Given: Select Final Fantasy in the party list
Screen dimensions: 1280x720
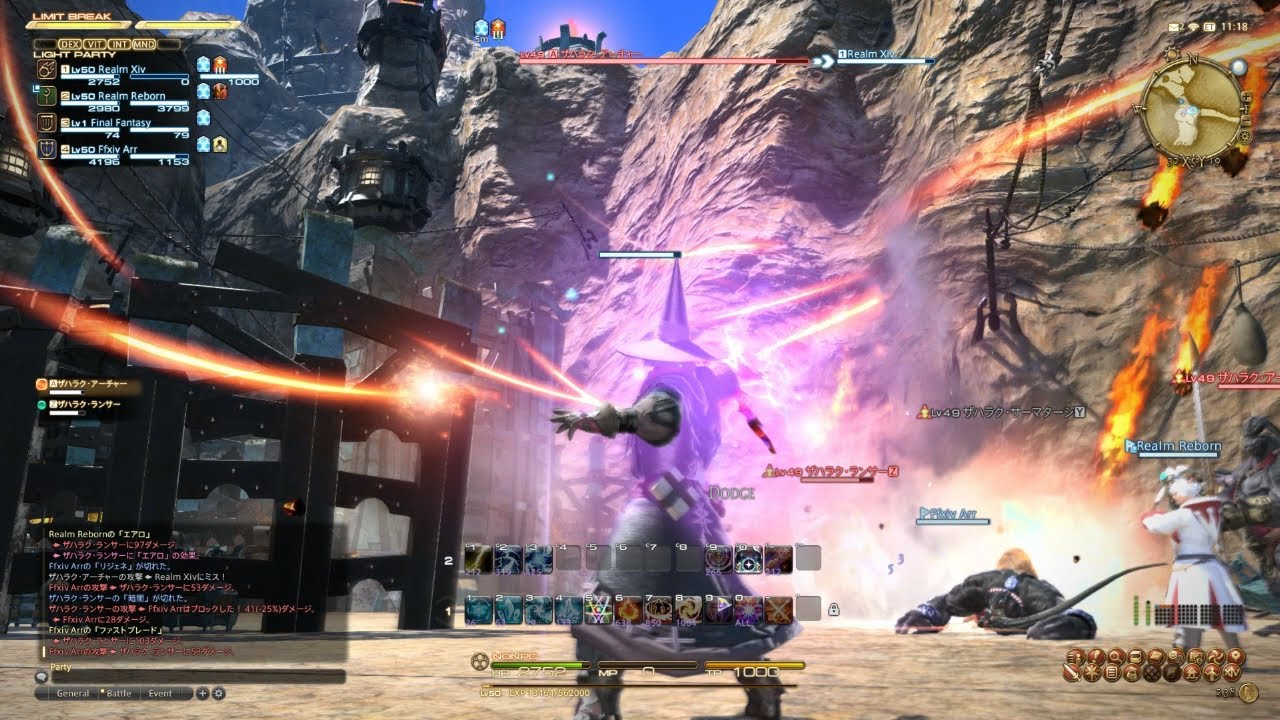Looking at the screenshot, I should point(118,123).
